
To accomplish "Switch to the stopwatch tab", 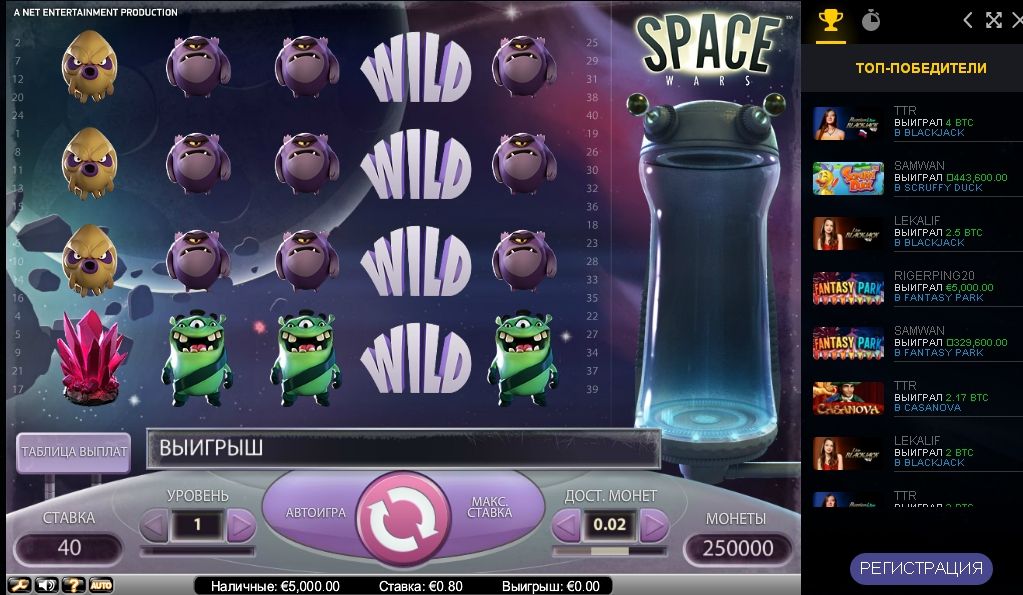I will tap(871, 20).
